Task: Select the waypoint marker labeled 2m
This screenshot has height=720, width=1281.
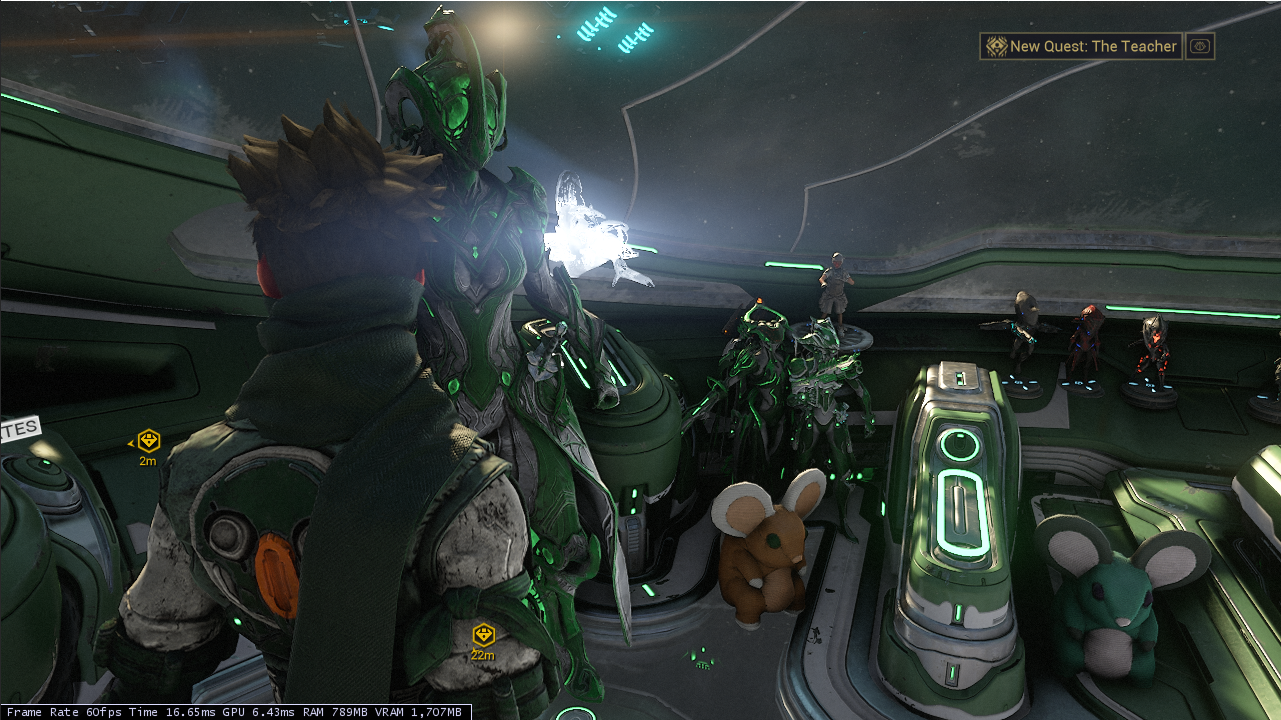Action: (149, 441)
